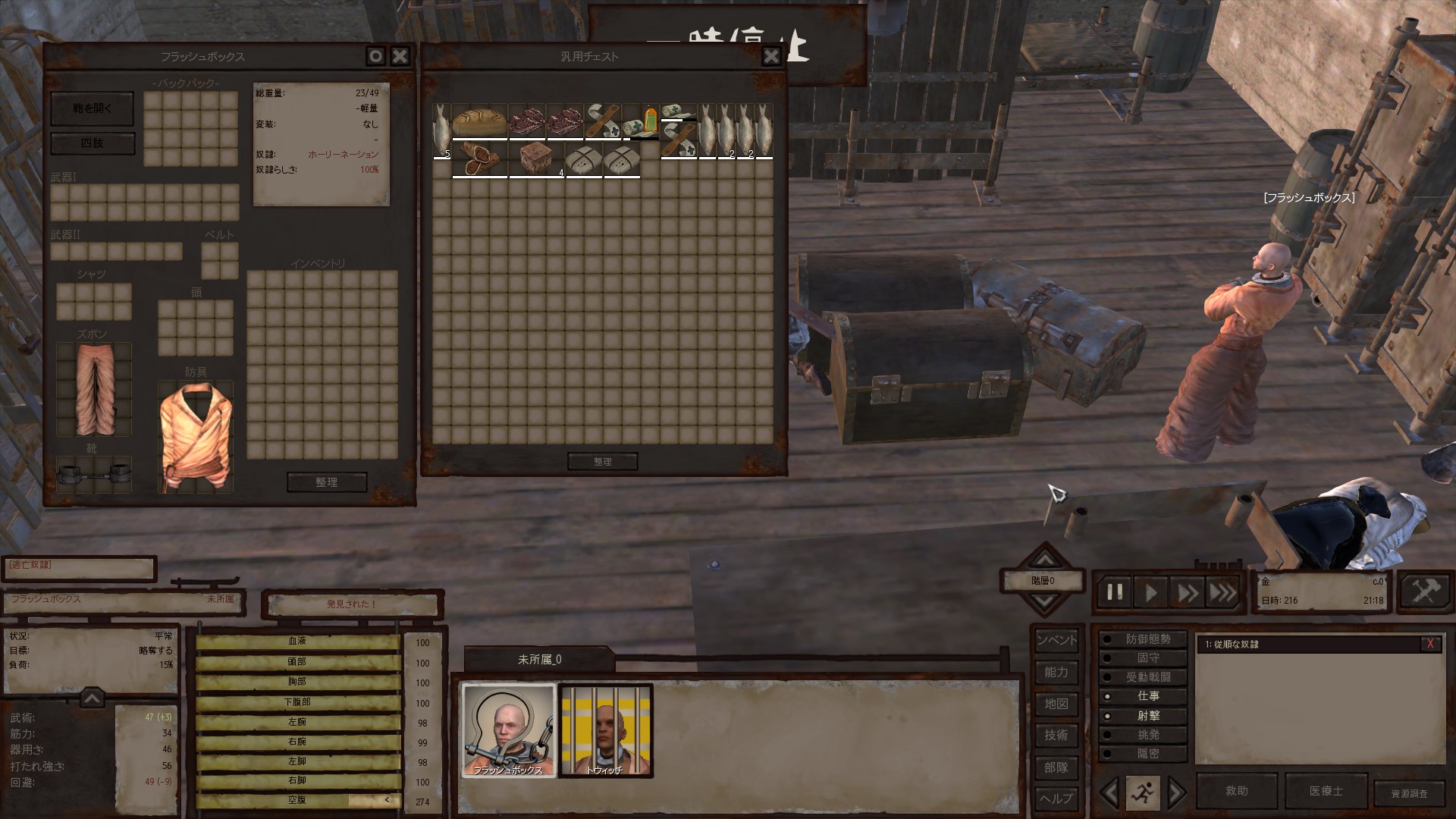Open the backpack with 鞄を開く
The image size is (1456, 819).
92,108
